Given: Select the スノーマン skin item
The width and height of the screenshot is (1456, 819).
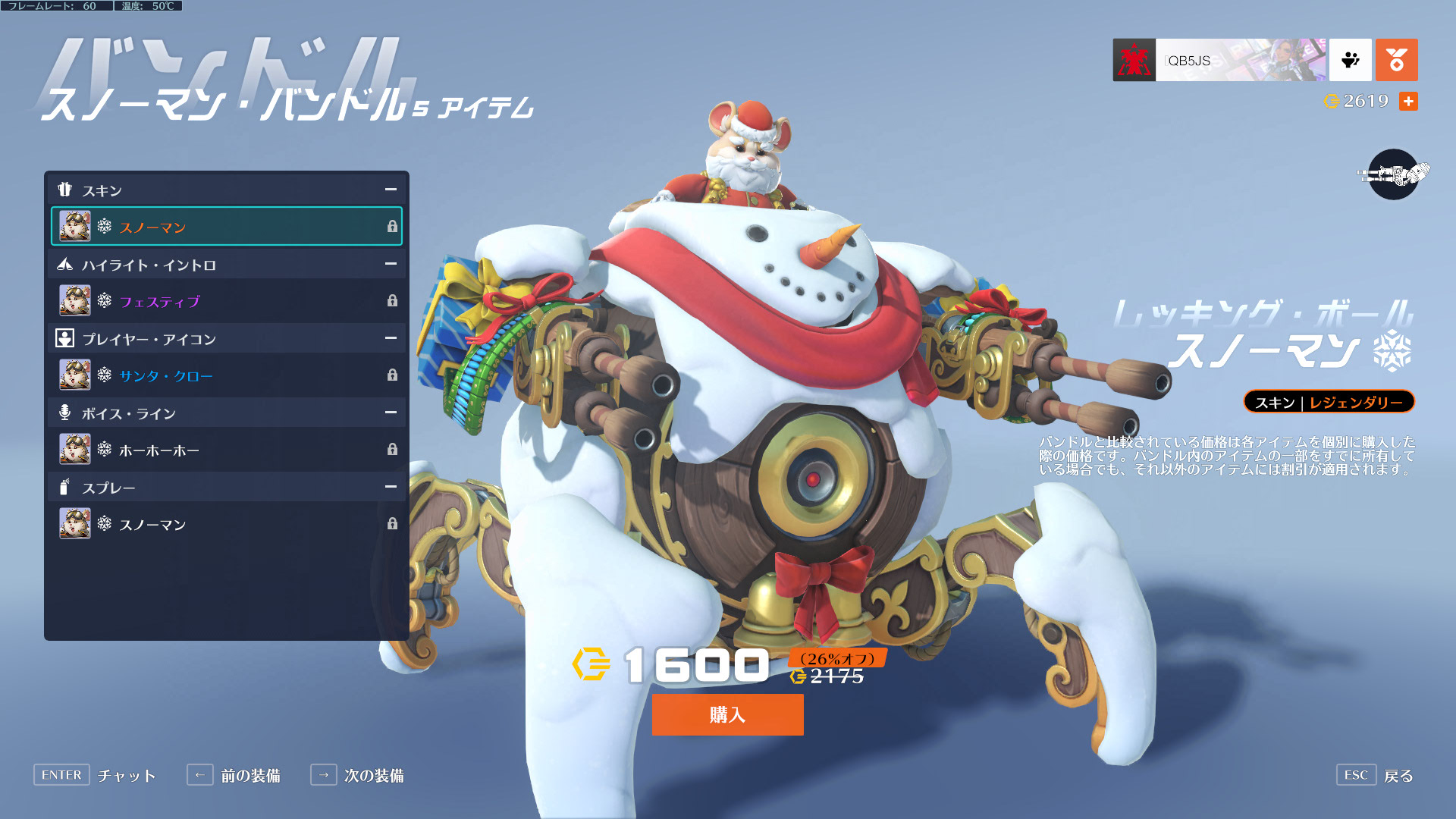Looking at the screenshot, I should coord(226,227).
